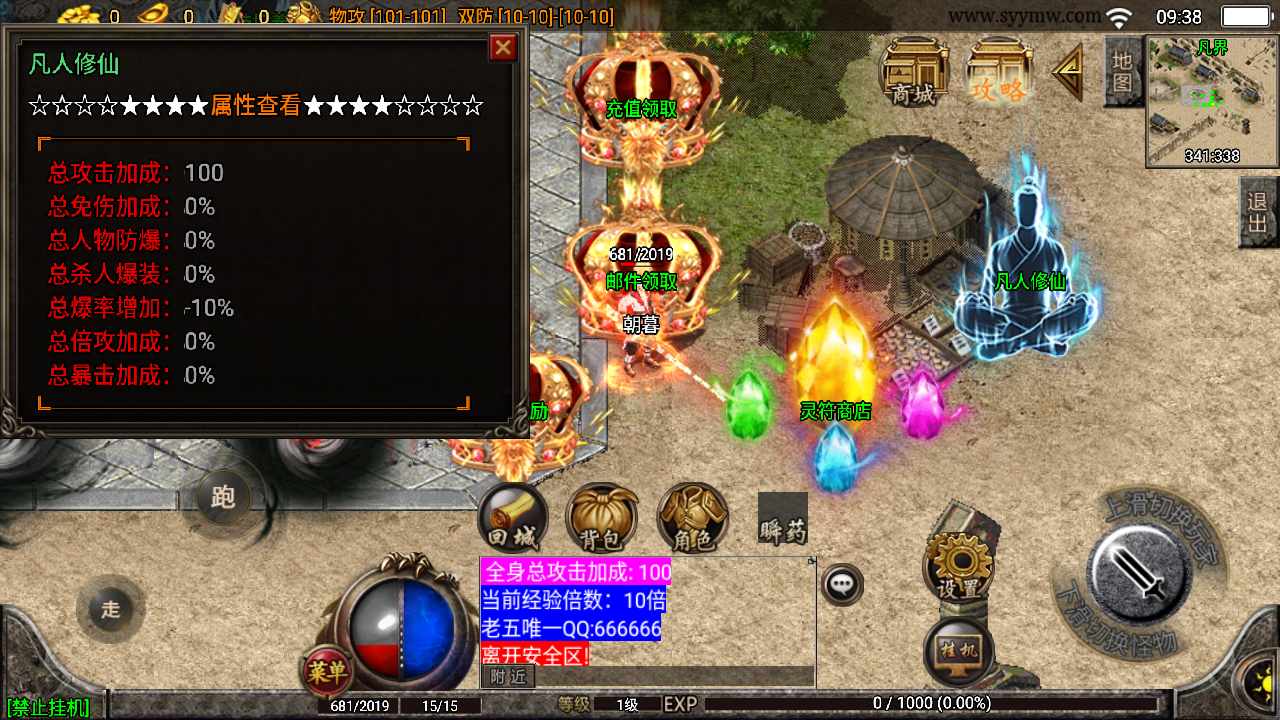Switch to 跑 run mode
Screen dimensions: 1280x720
click(223, 497)
